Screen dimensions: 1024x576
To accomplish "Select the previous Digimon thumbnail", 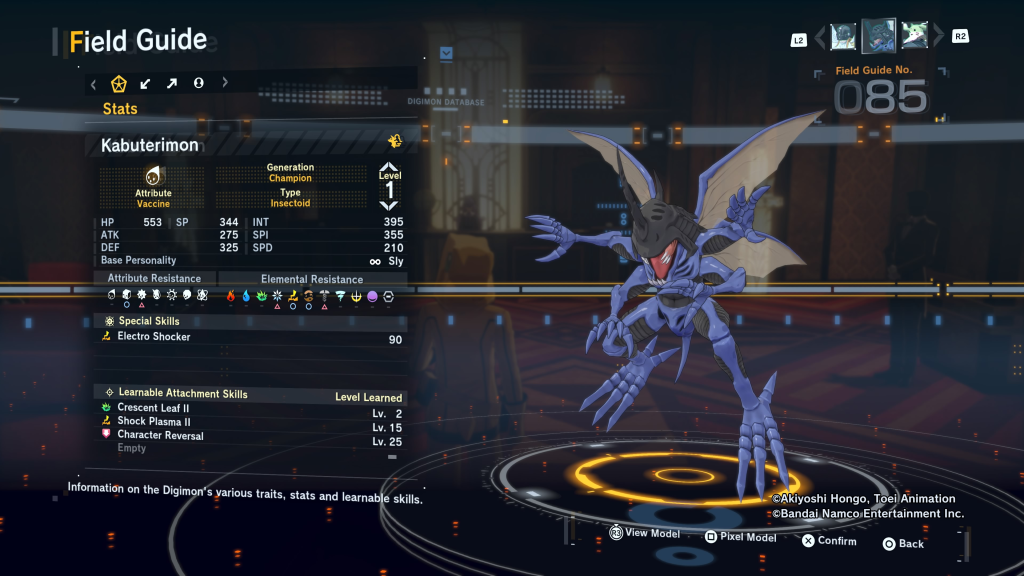I will pos(843,37).
